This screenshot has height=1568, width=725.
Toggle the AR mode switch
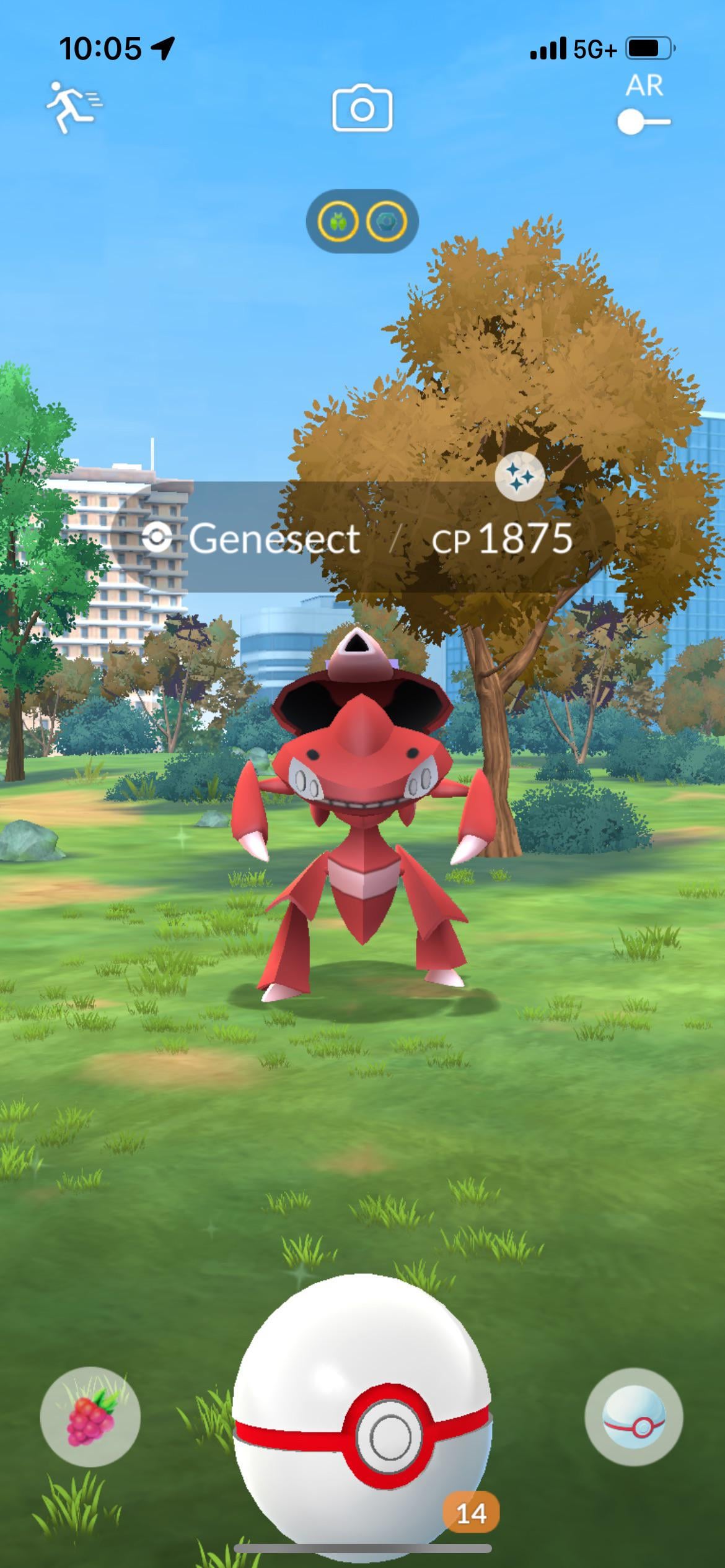(643, 122)
